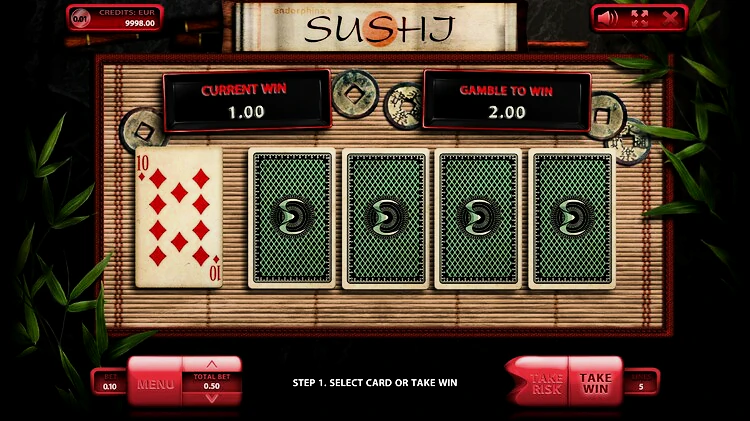The image size is (750, 421).
Task: Click the 0.01 coin value chip
Action: 80,17
